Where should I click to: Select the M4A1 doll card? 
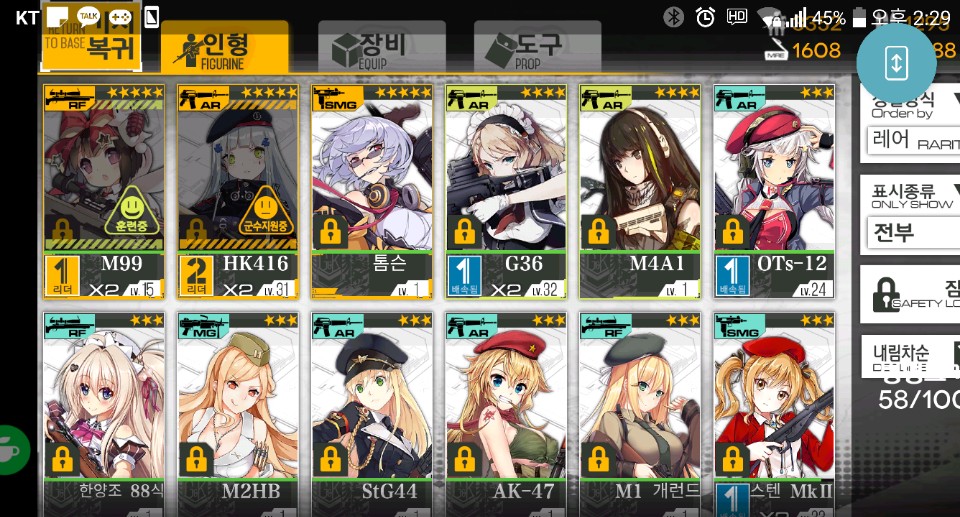(x=639, y=190)
